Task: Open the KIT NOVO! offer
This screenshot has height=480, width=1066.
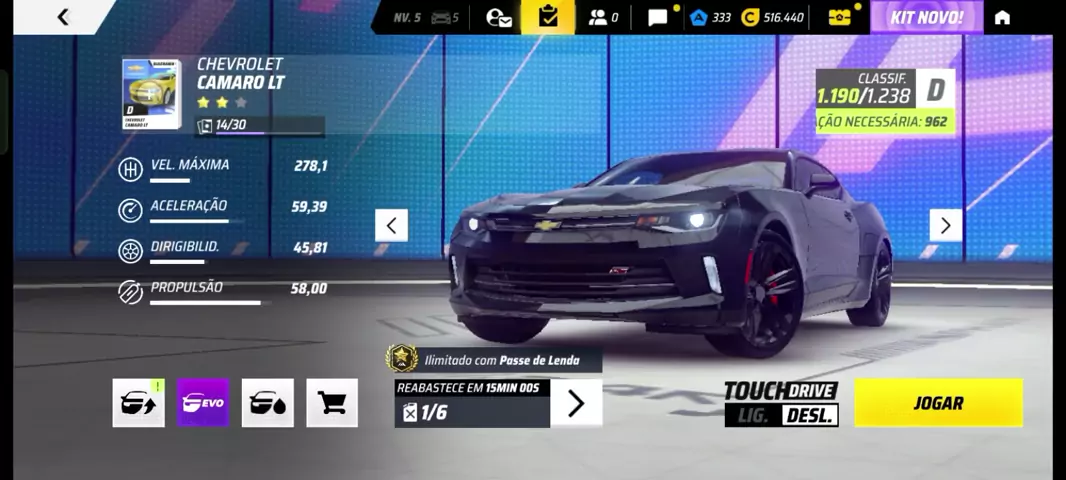Action: click(x=926, y=17)
